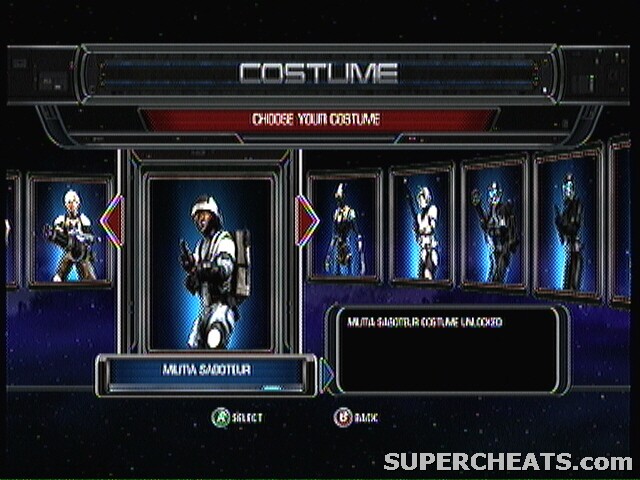
Task: Click the right carousel arrow
Action: 307,220
